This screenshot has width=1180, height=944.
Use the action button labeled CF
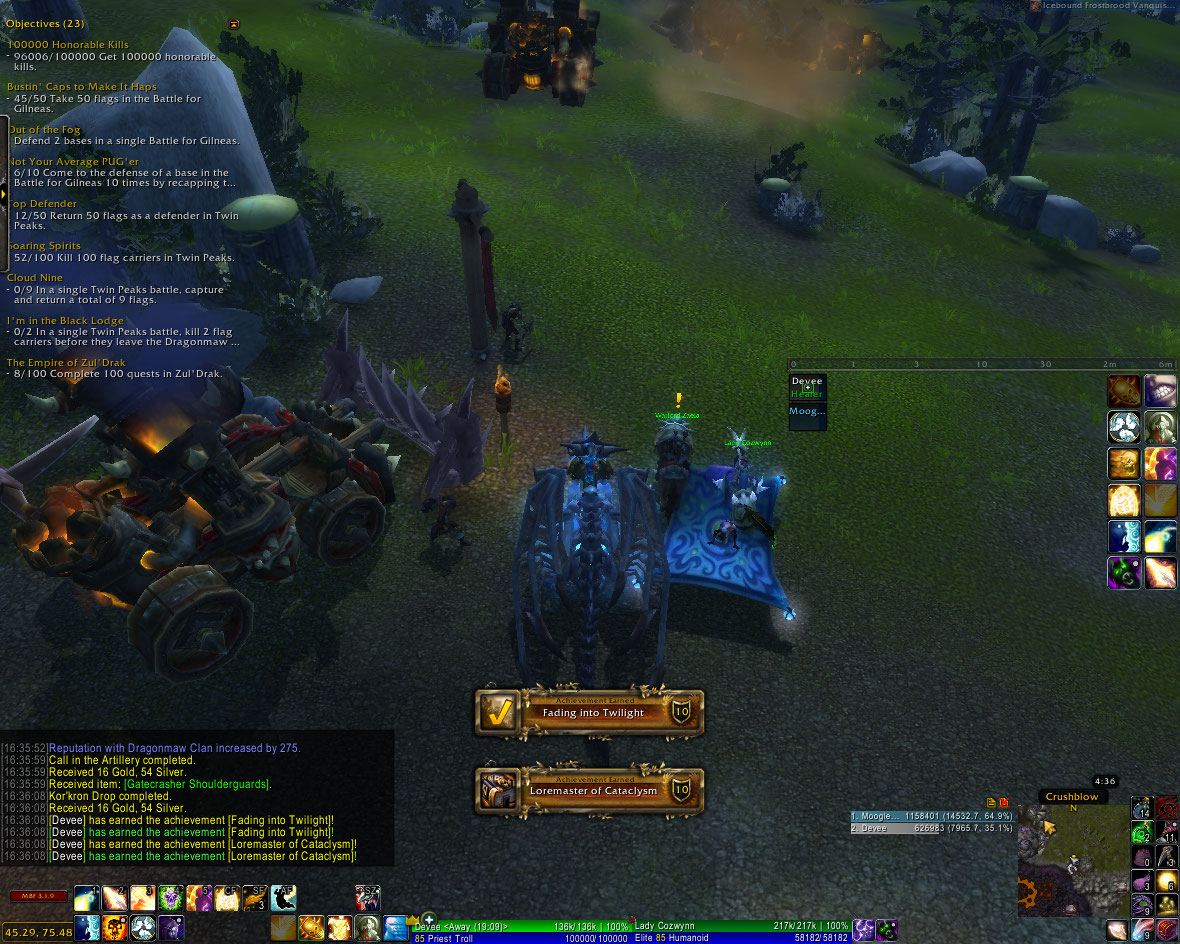(x=228, y=898)
